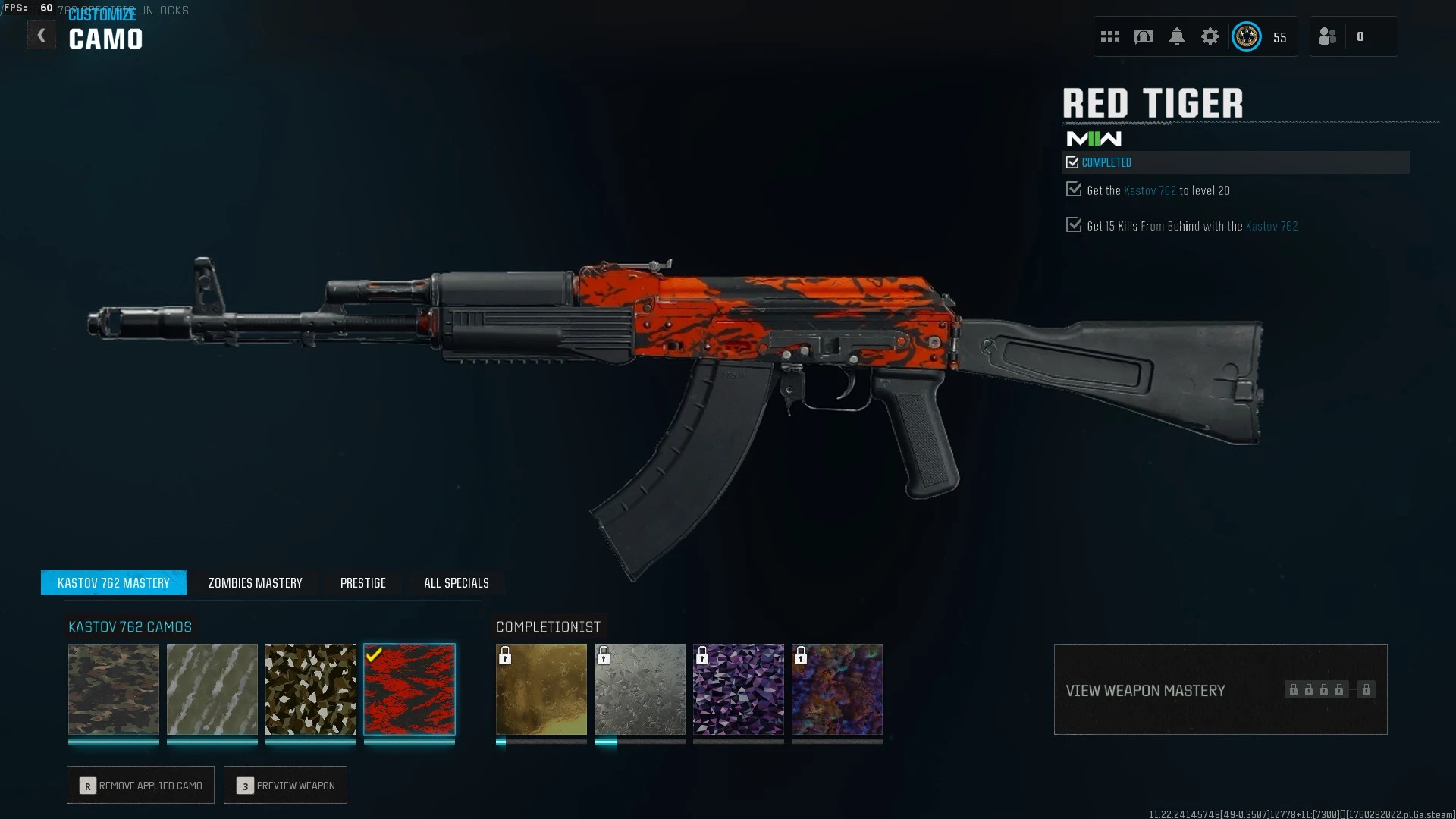Pick the locked purple polygon camo
Viewport: 1456px width, 819px height.
[x=739, y=689]
